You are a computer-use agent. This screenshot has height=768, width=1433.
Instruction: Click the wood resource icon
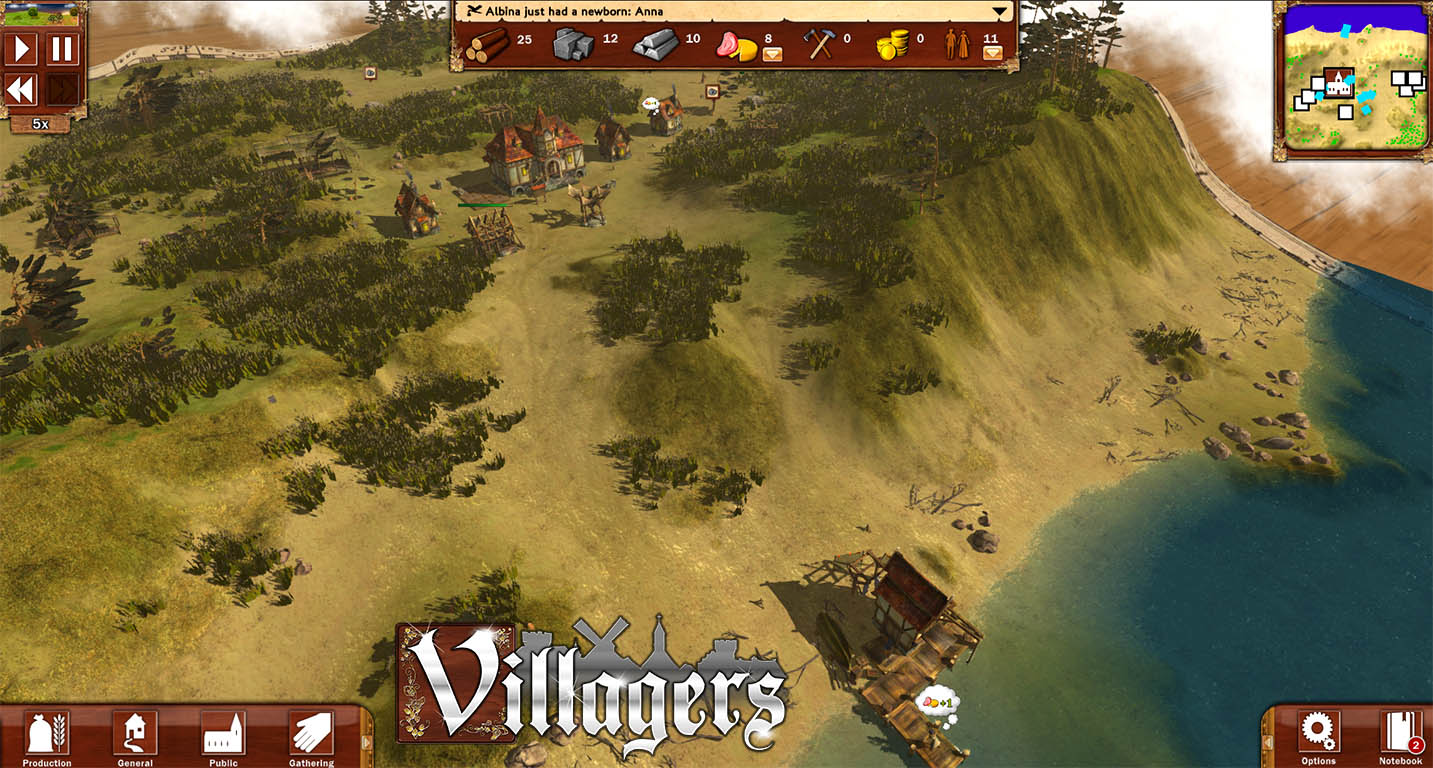(x=487, y=44)
